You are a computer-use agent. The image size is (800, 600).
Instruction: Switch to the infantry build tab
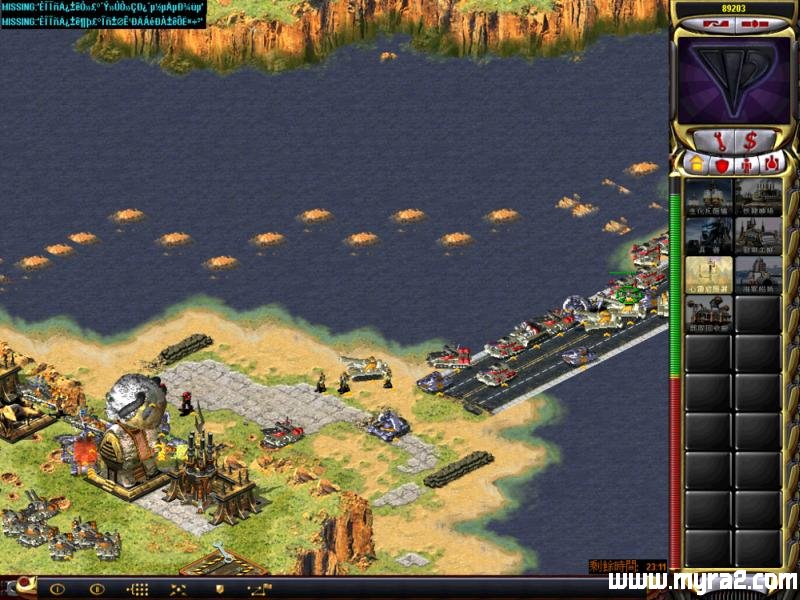pyautogui.click(x=746, y=163)
